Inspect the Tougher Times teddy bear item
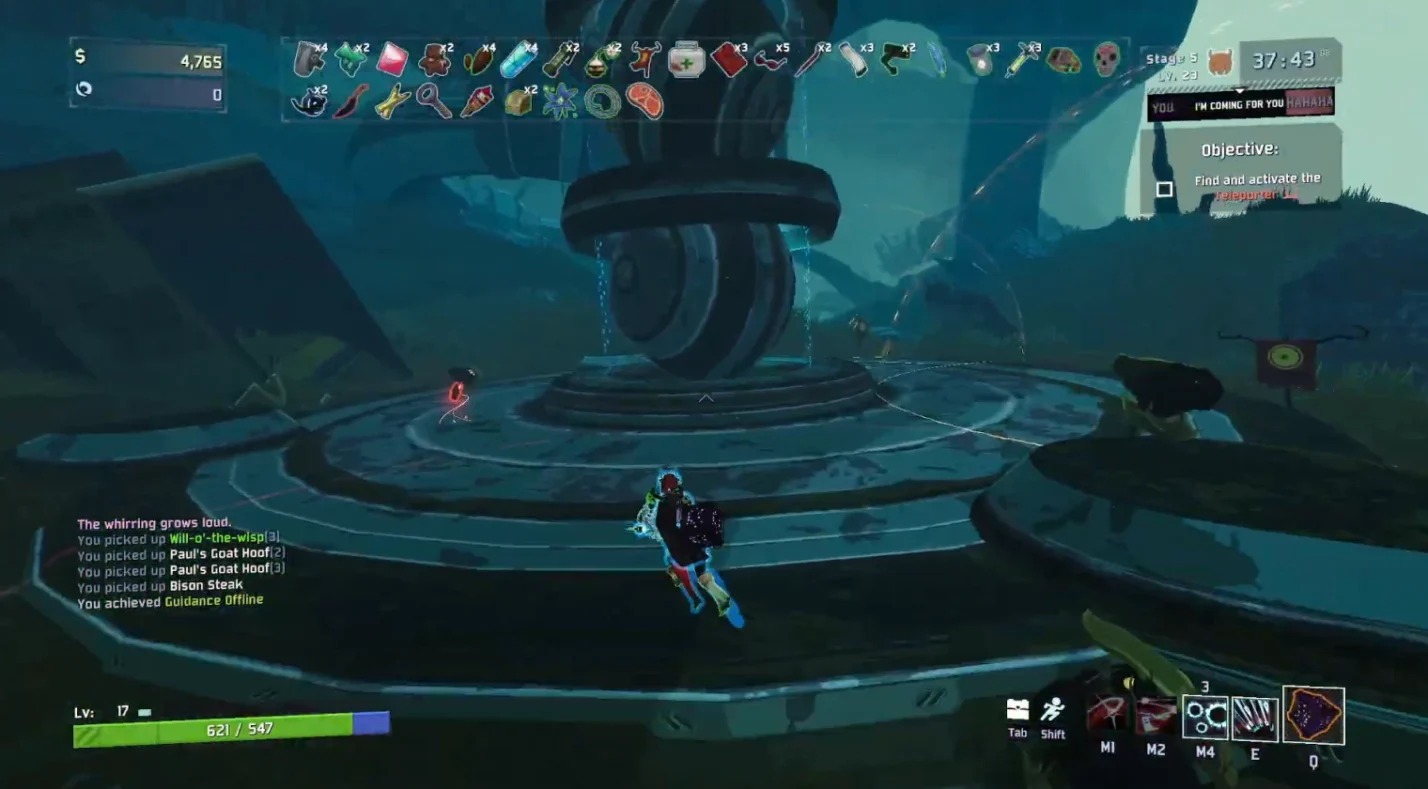Image resolution: width=1428 pixels, height=789 pixels. tap(434, 59)
